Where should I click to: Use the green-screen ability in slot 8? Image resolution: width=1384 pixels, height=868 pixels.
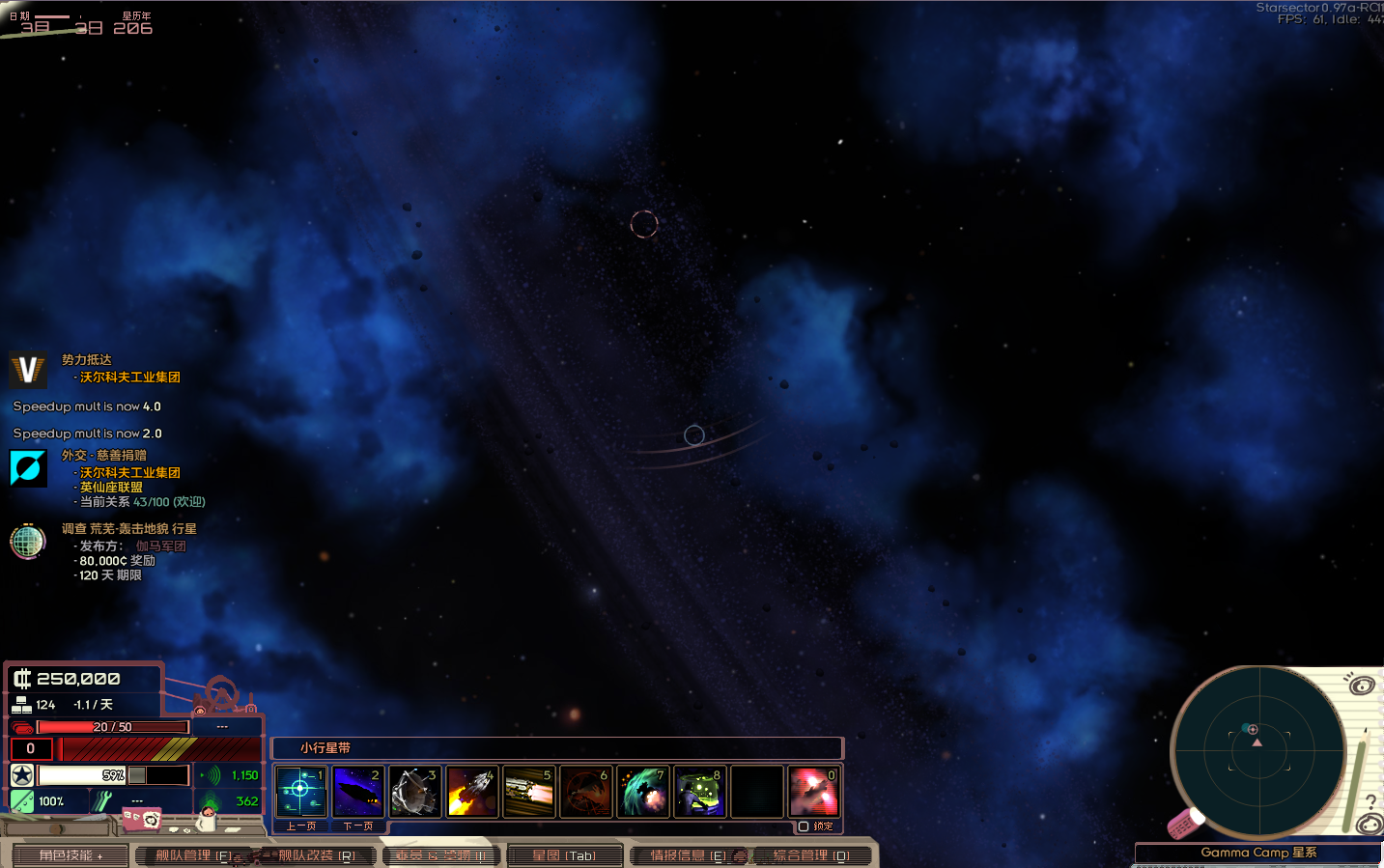[x=699, y=792]
